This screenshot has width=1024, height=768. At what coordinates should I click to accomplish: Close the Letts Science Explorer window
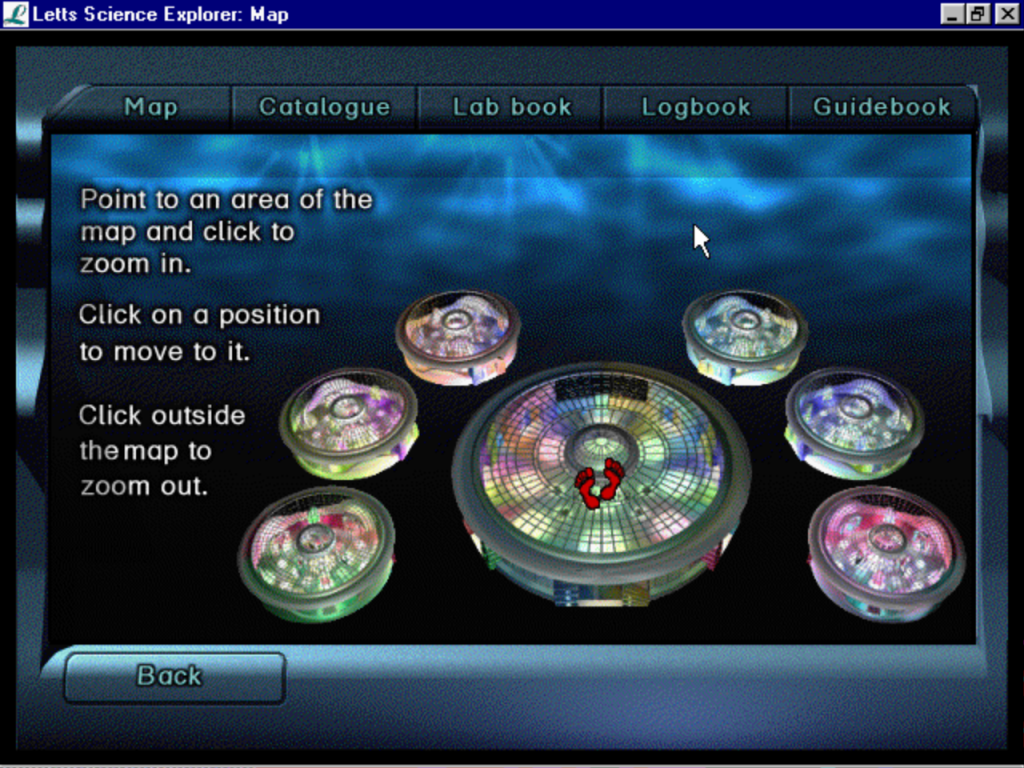tap(1006, 14)
